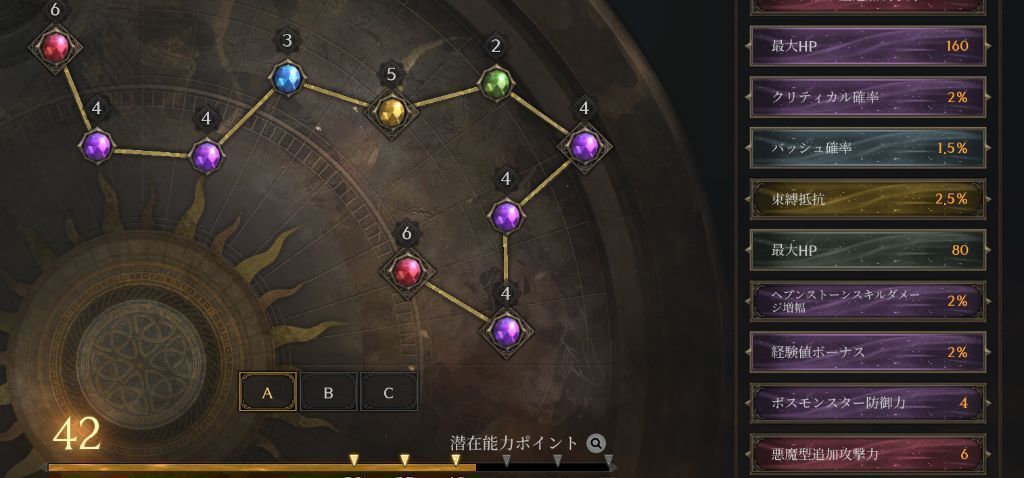Select the 悪魔型追加攻撃力 row
This screenshot has height=478, width=1024.
click(x=867, y=454)
